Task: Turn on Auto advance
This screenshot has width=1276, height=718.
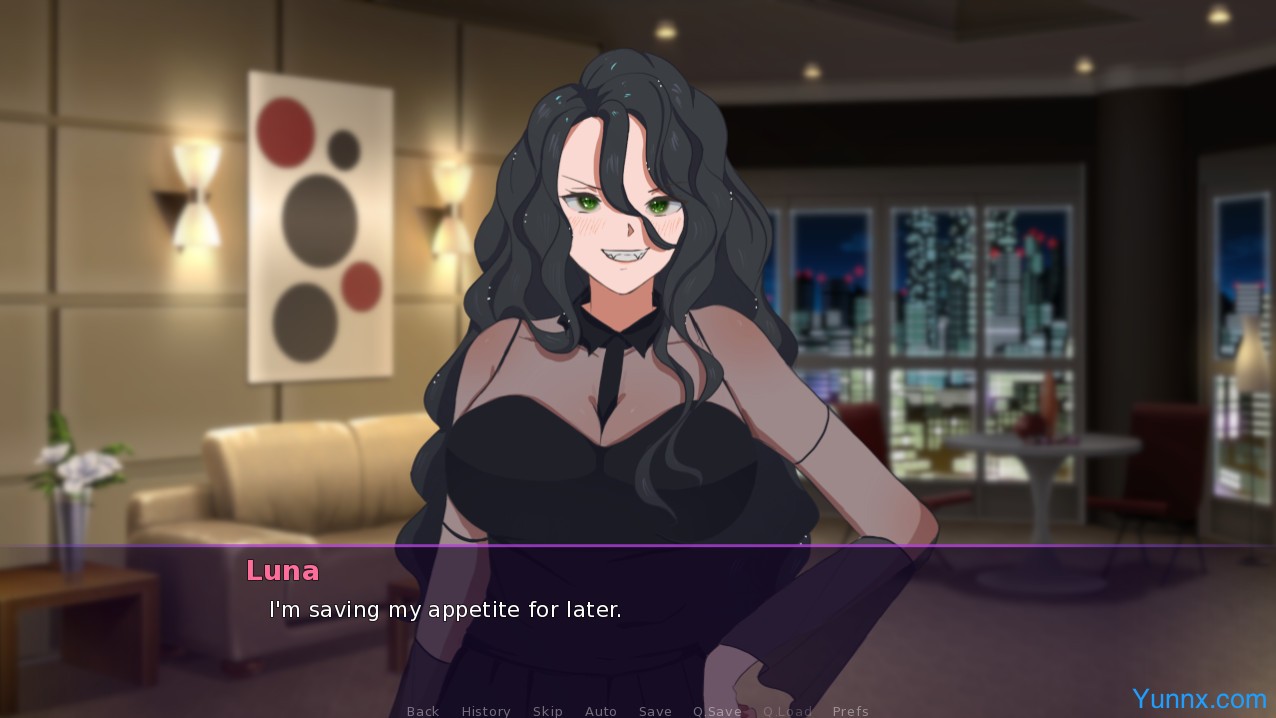Action: [x=600, y=711]
